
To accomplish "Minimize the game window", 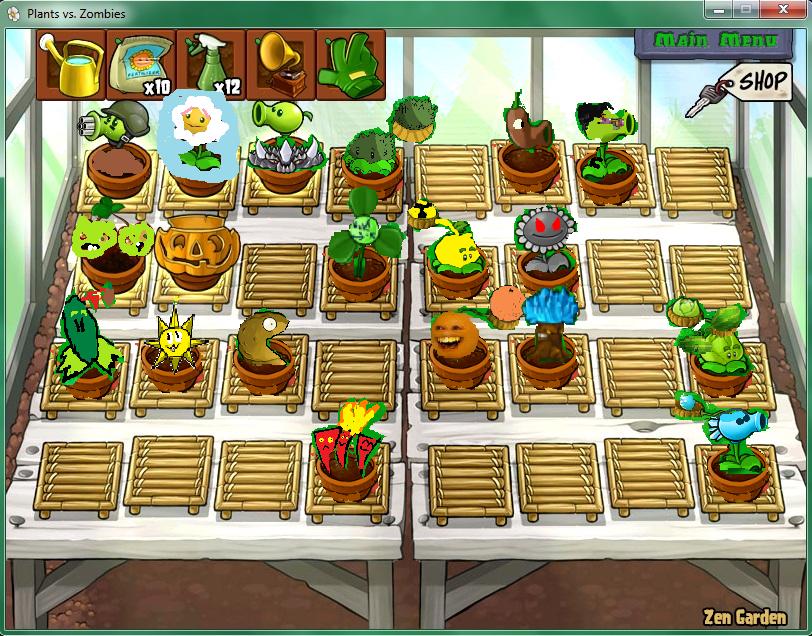I will tap(718, 11).
